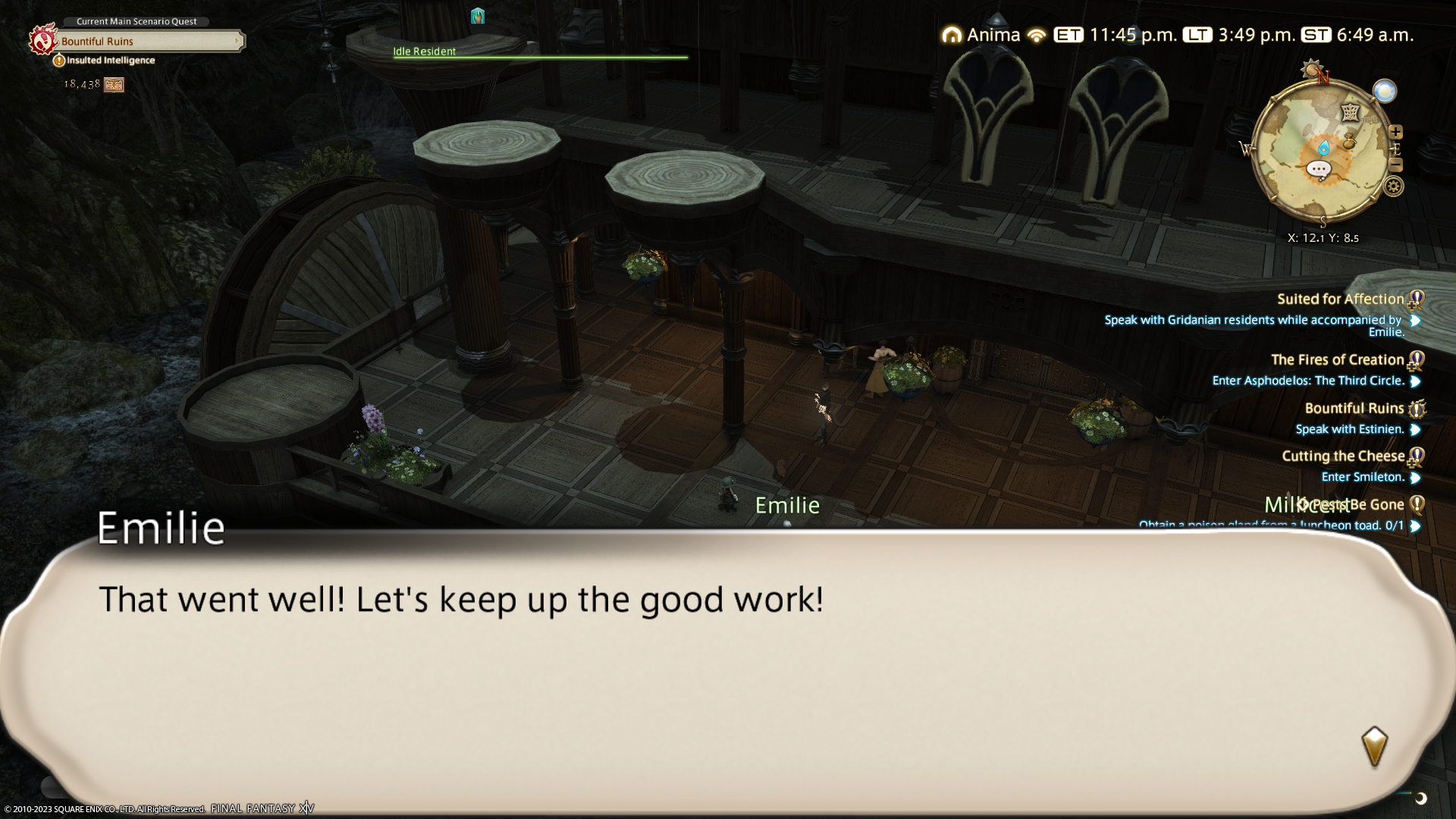Advance Emilie's dialogue with the gold arrow
The image size is (1456, 819).
coord(1374,746)
